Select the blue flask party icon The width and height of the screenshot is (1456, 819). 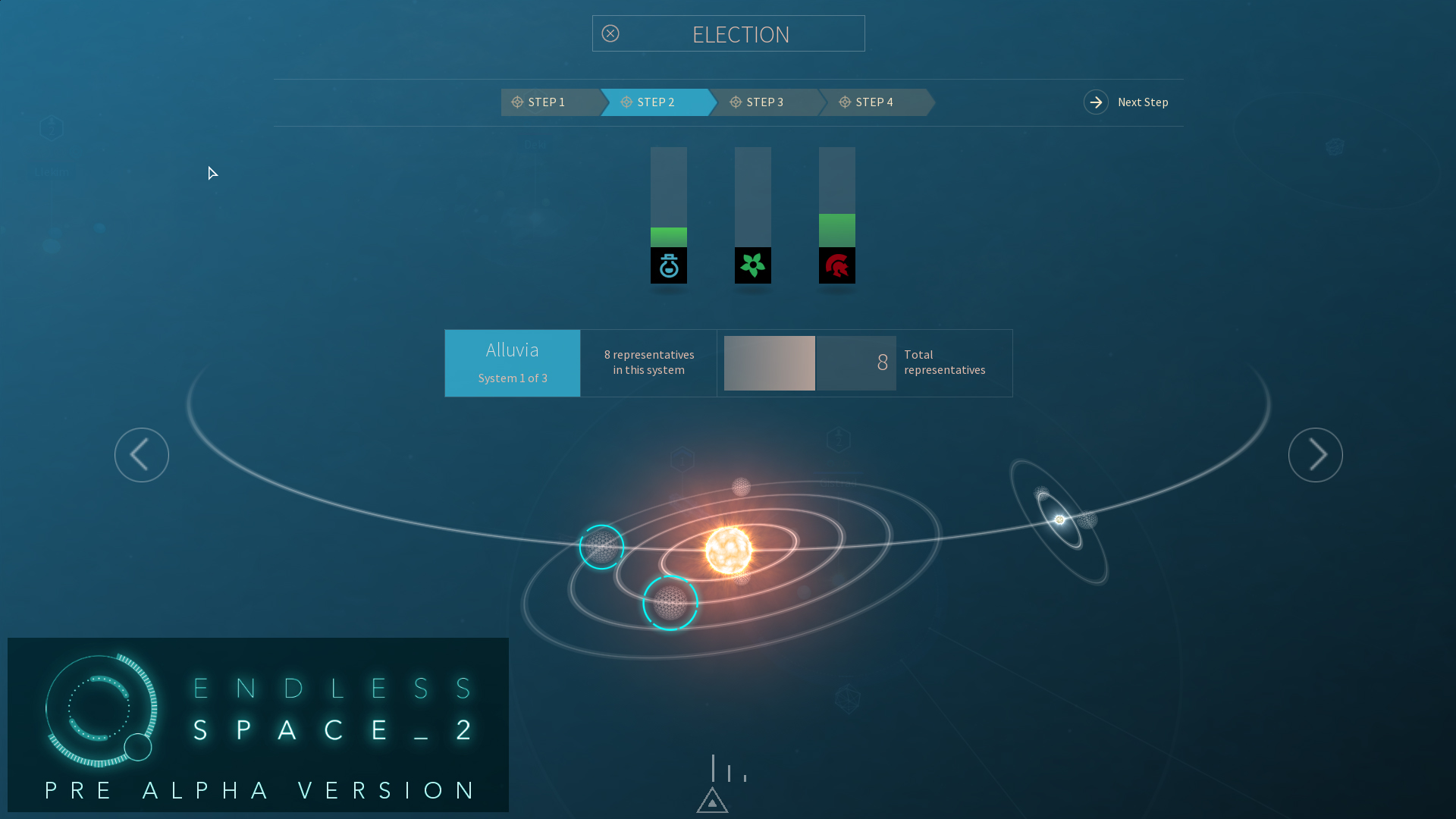tap(668, 265)
